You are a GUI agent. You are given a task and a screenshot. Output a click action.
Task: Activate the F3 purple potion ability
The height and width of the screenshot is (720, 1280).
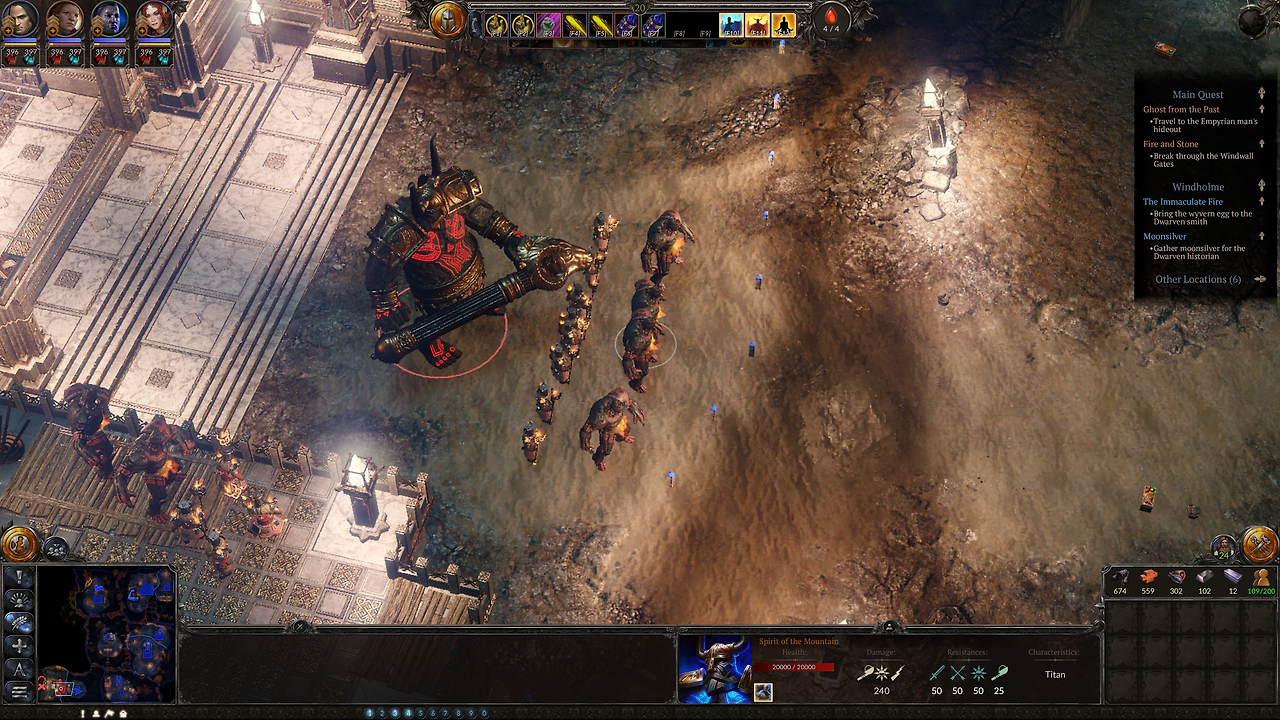pos(548,24)
